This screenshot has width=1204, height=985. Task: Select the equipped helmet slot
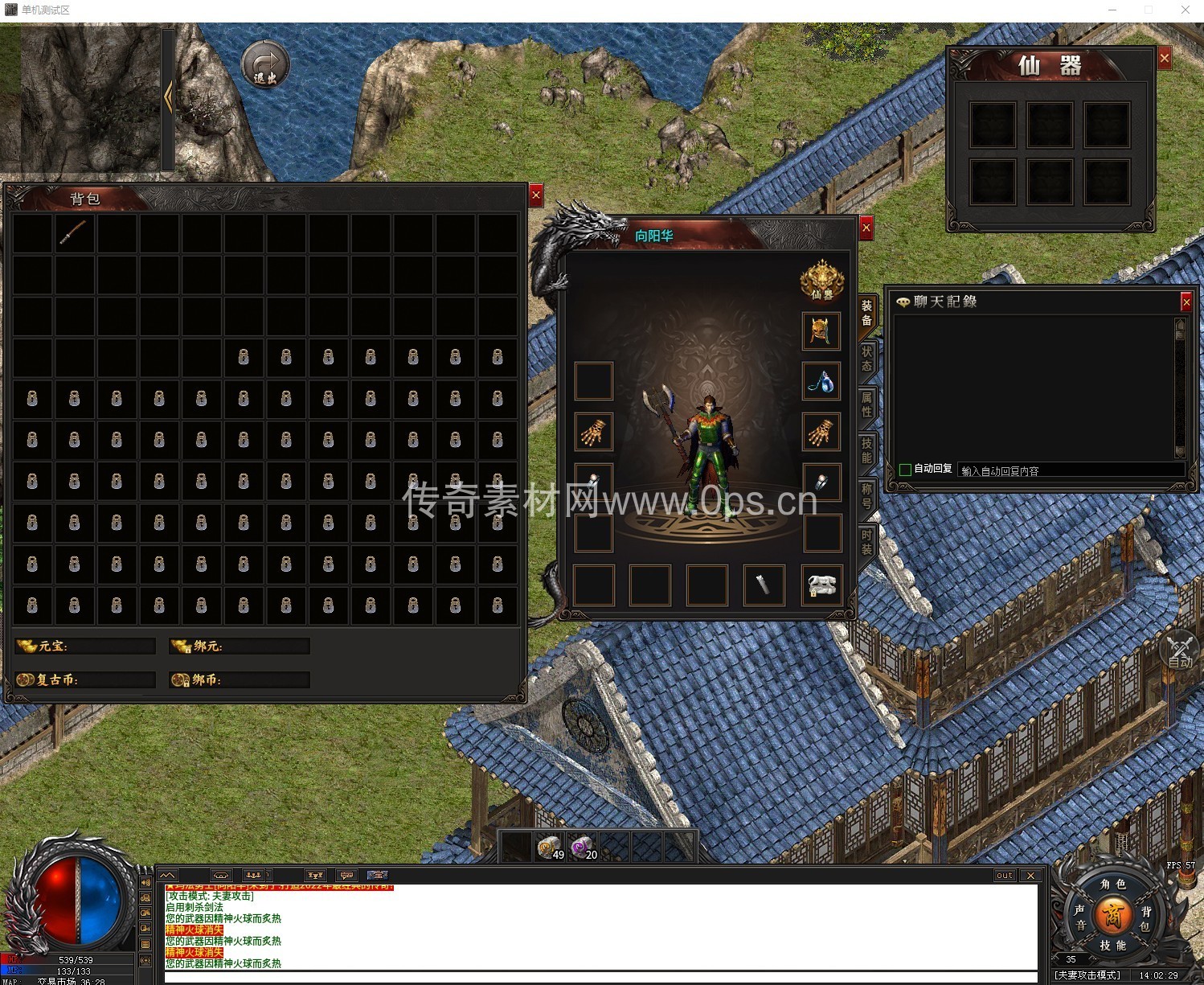pos(821,331)
